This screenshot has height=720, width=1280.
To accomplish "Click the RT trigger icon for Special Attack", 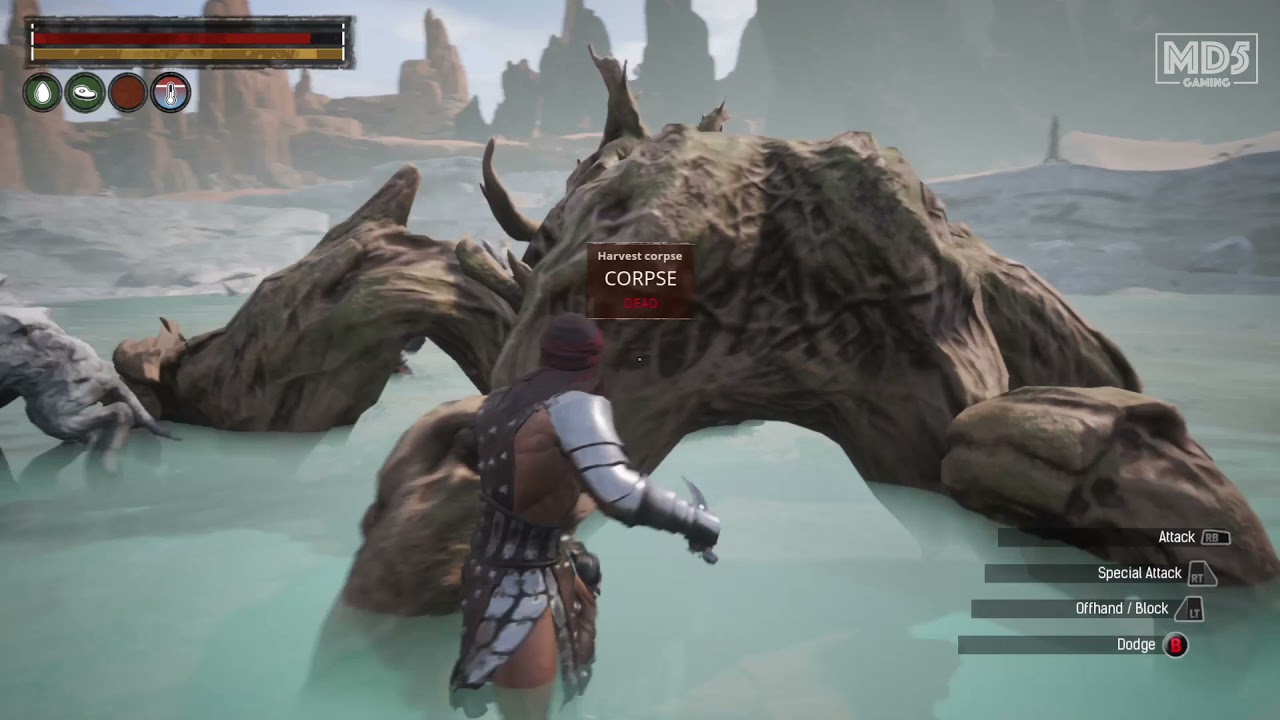I will click(x=1202, y=573).
